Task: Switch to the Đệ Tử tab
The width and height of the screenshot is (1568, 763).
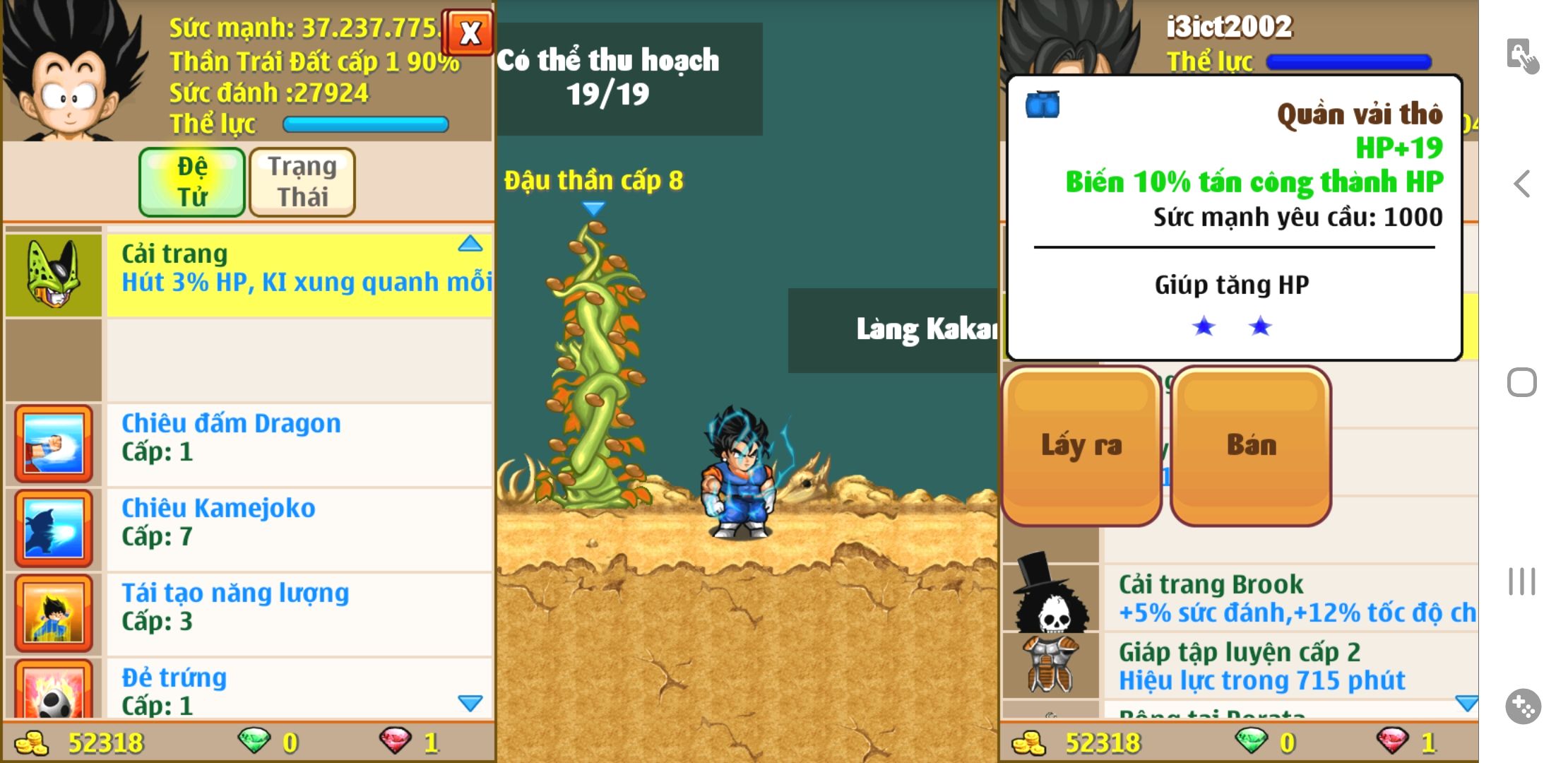Action: 192,182
